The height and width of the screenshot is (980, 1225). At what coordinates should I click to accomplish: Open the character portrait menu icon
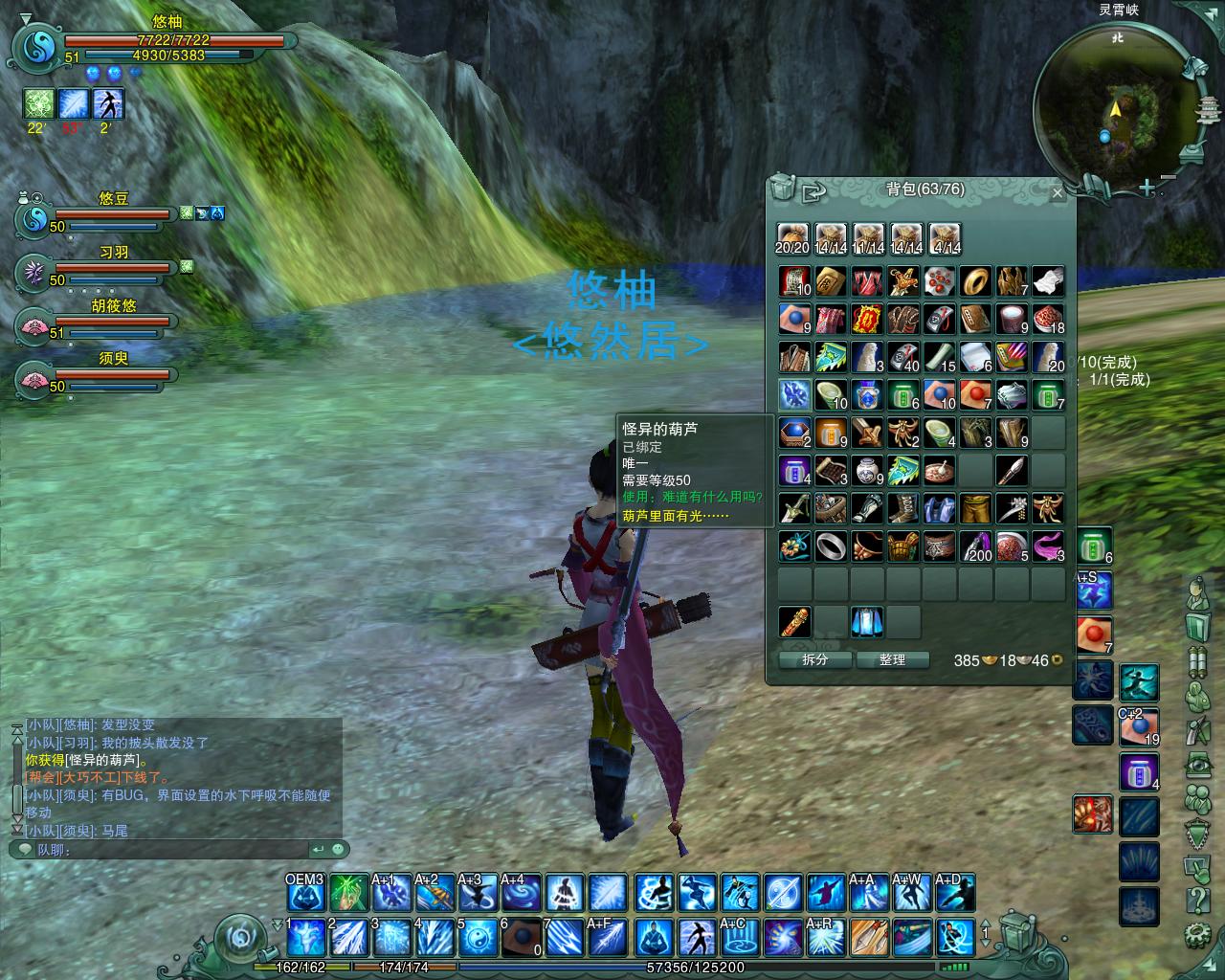pyautogui.click(x=1198, y=593)
